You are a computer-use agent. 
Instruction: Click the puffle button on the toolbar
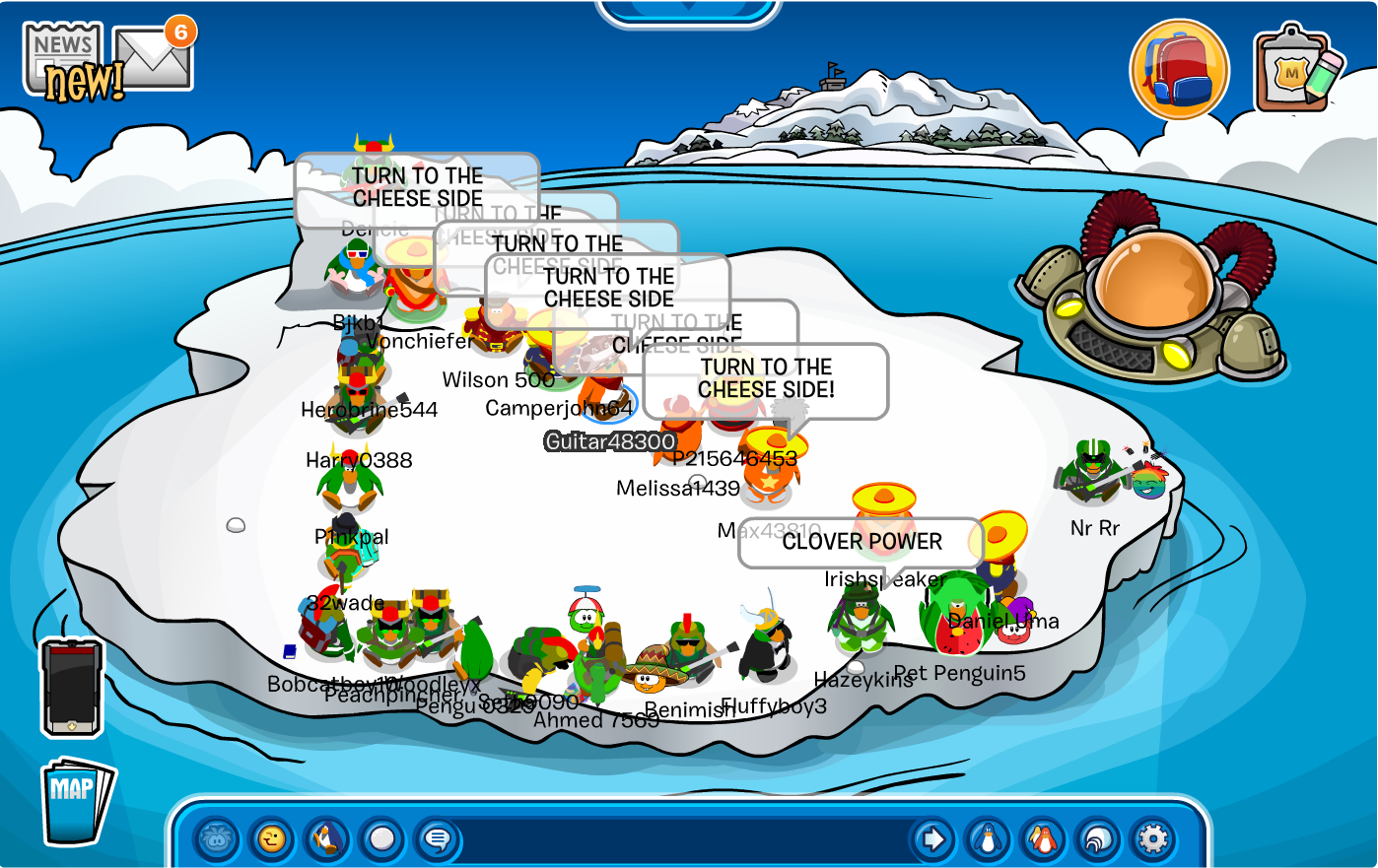(217, 839)
